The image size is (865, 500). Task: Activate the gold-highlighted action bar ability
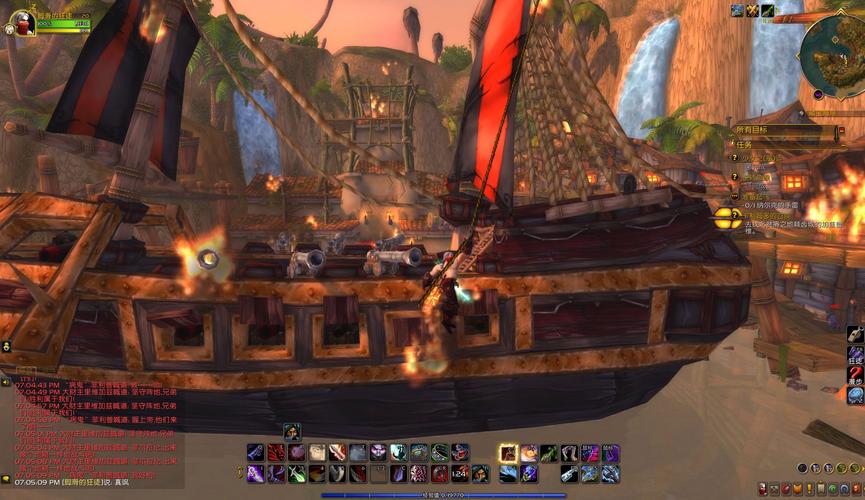pos(508,453)
